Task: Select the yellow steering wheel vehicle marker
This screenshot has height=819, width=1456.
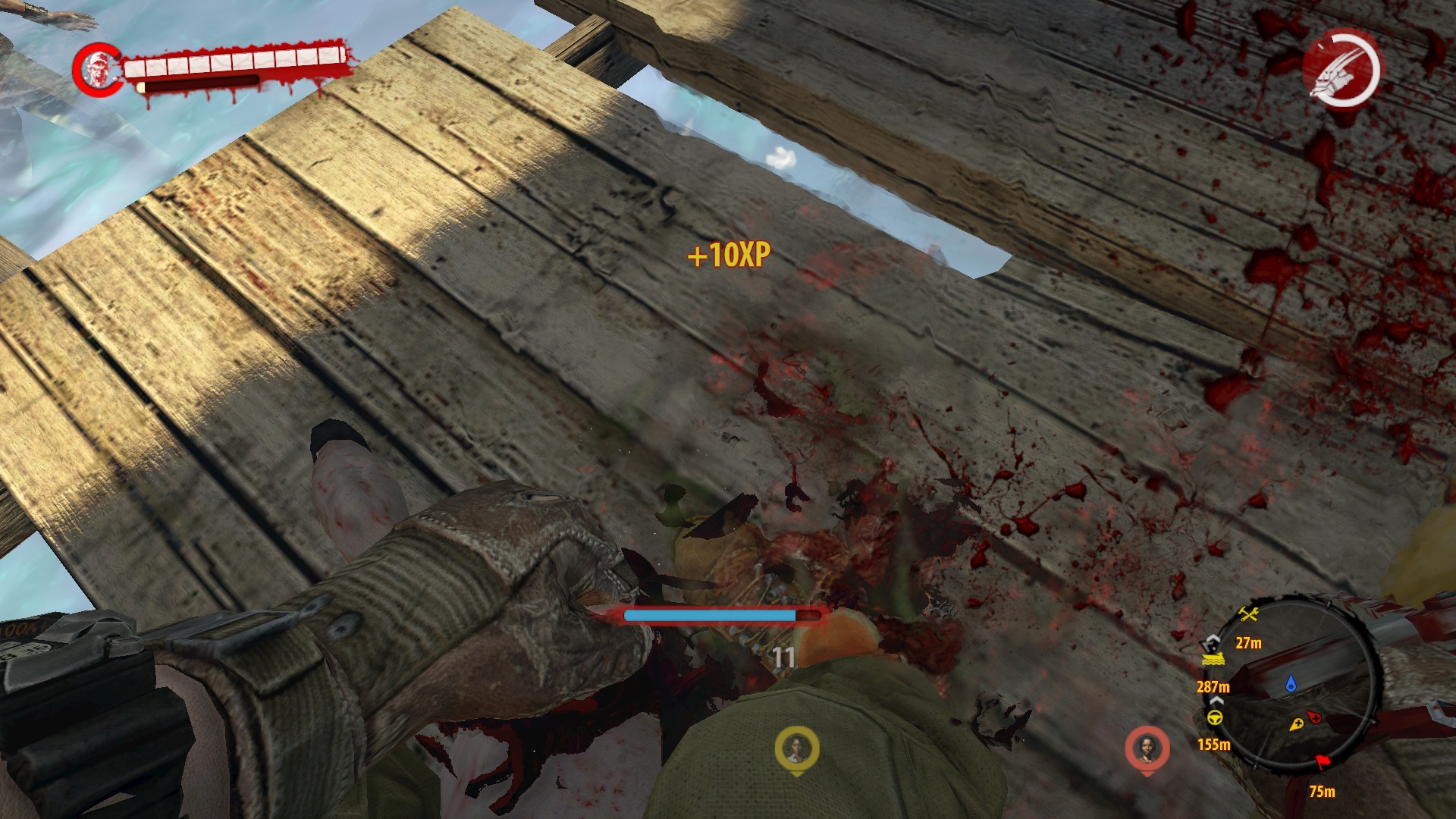Action: tap(1214, 717)
